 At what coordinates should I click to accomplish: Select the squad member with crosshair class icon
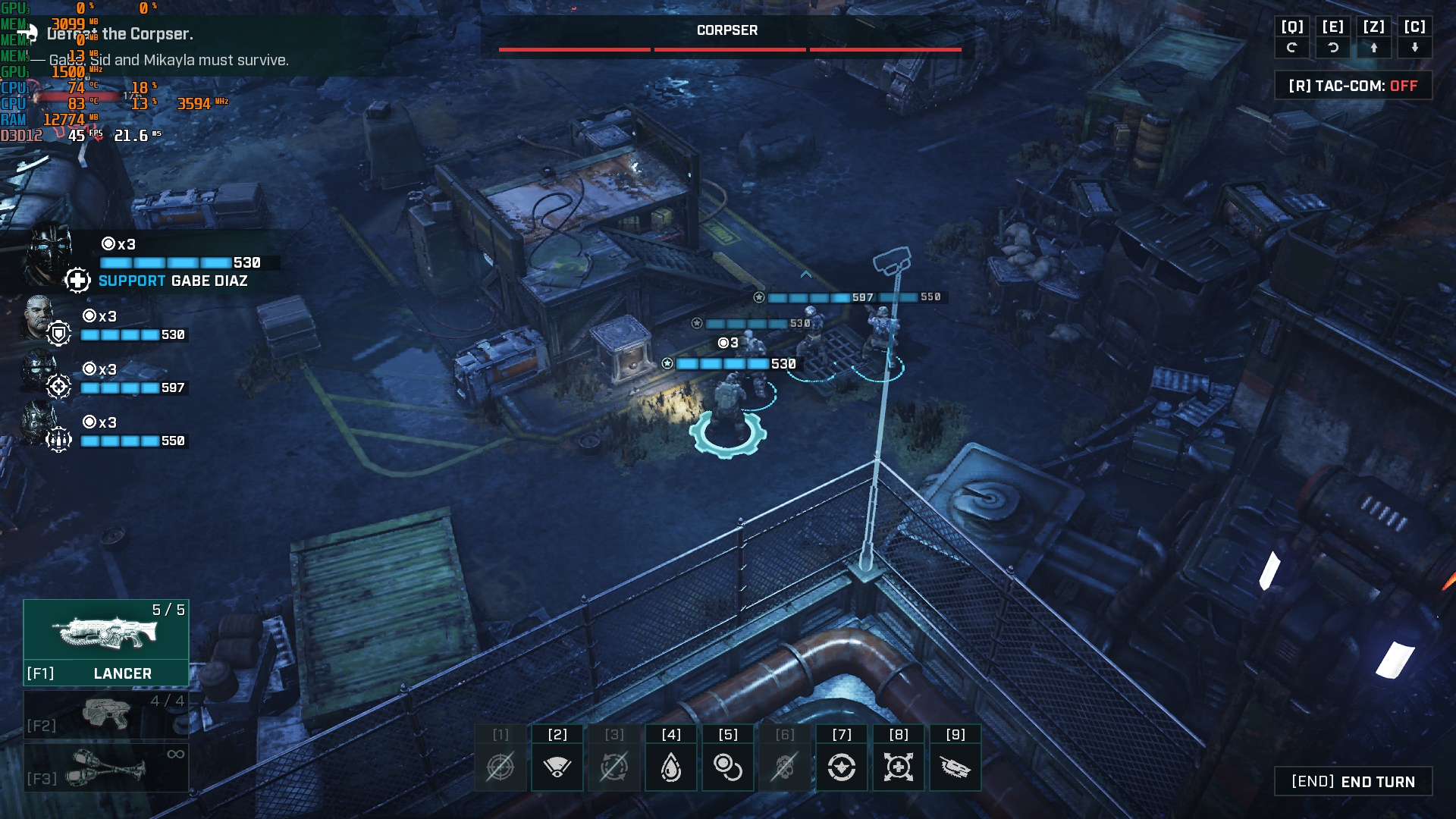point(38,372)
